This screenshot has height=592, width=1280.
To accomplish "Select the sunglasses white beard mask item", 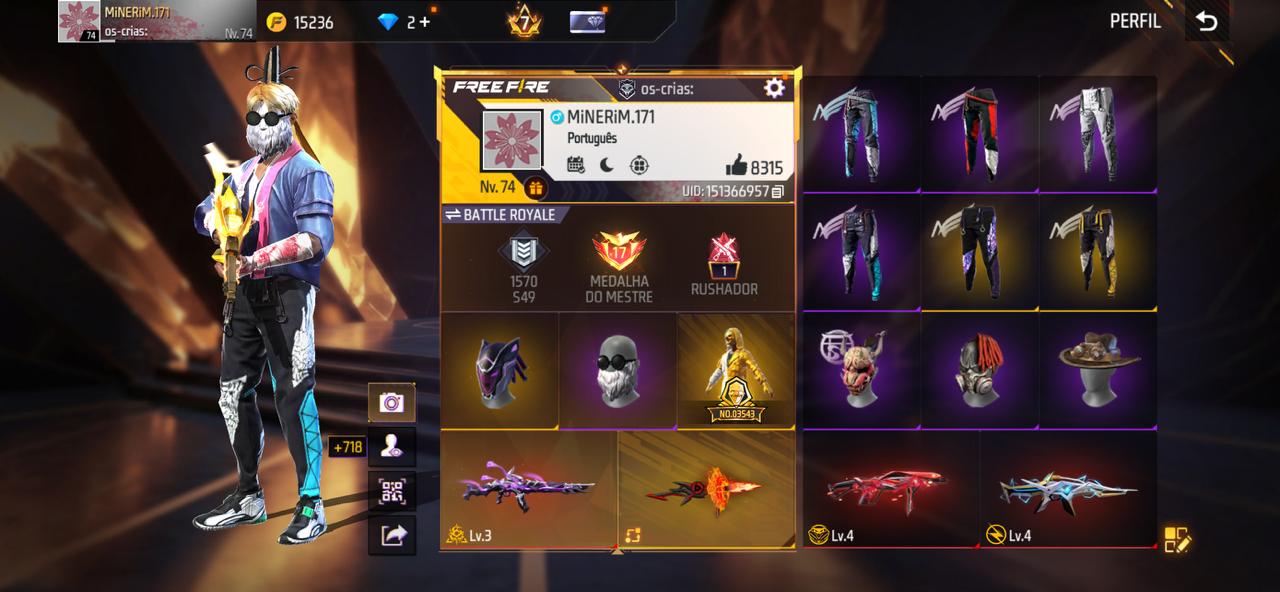I will (x=617, y=370).
